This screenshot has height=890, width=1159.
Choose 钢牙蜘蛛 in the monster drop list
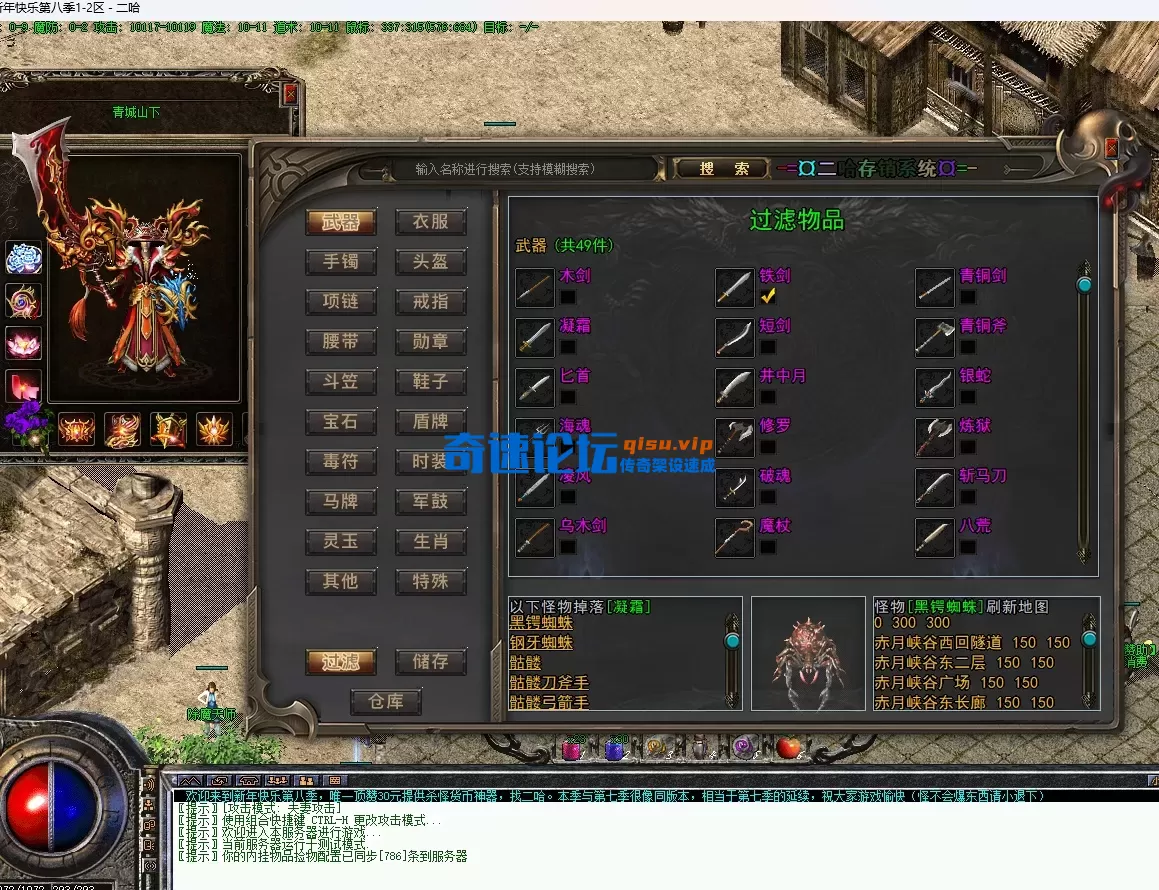click(541, 643)
